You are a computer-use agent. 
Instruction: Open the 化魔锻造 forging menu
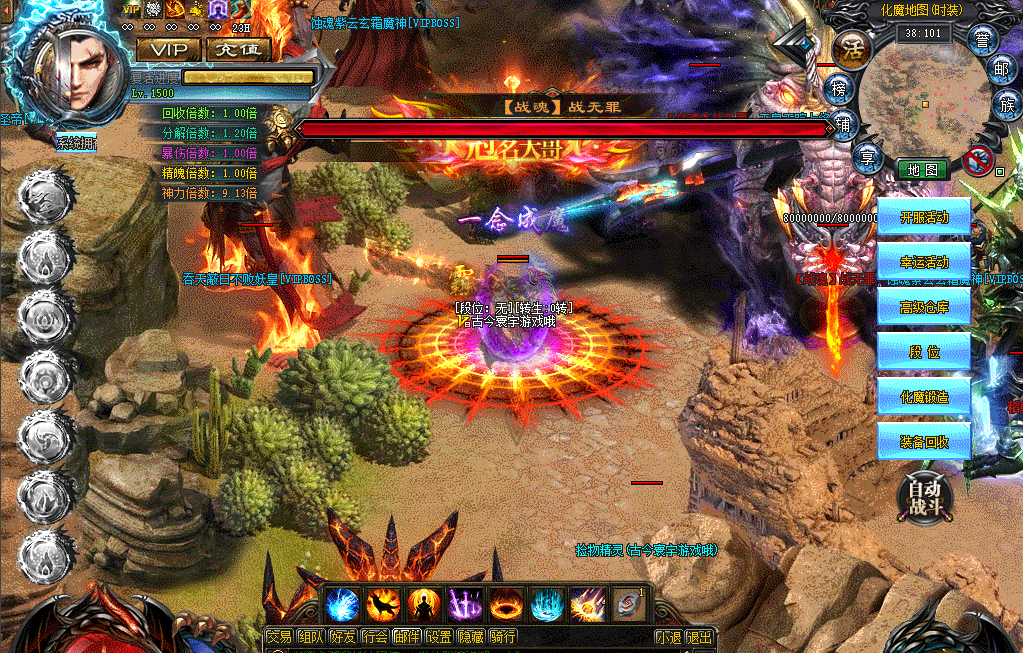923,397
